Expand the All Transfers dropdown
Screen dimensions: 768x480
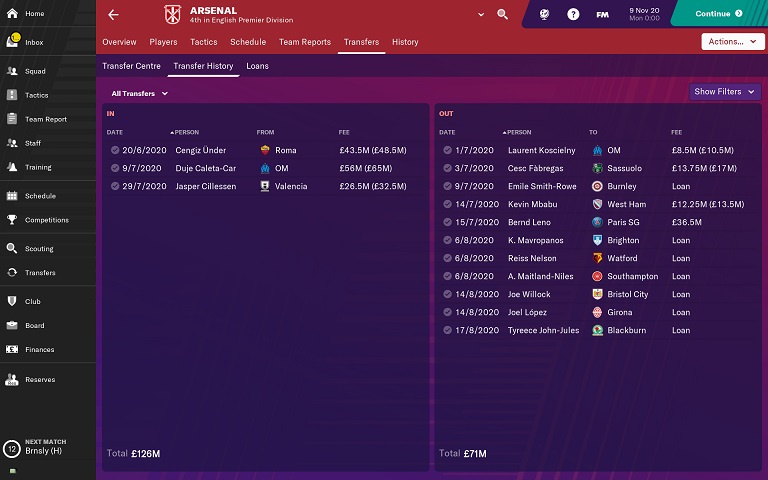[139, 93]
